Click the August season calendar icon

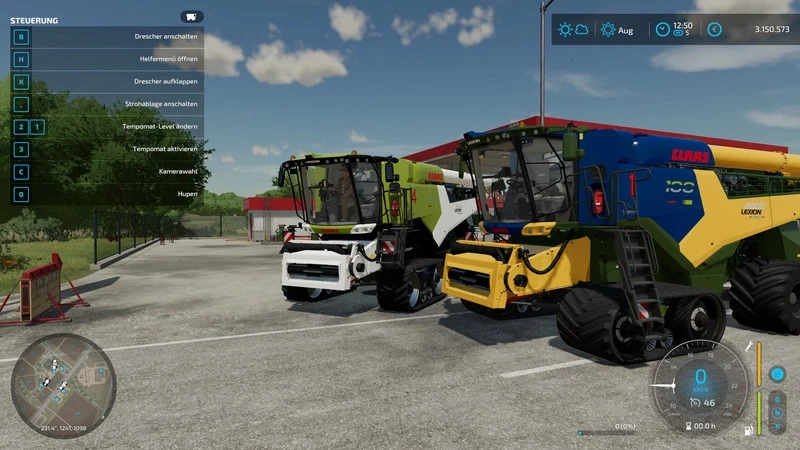(608, 30)
